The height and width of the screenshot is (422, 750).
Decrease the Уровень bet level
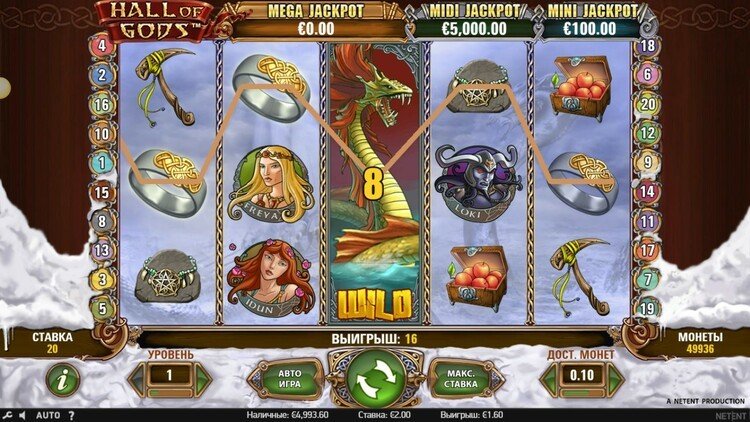click(137, 379)
